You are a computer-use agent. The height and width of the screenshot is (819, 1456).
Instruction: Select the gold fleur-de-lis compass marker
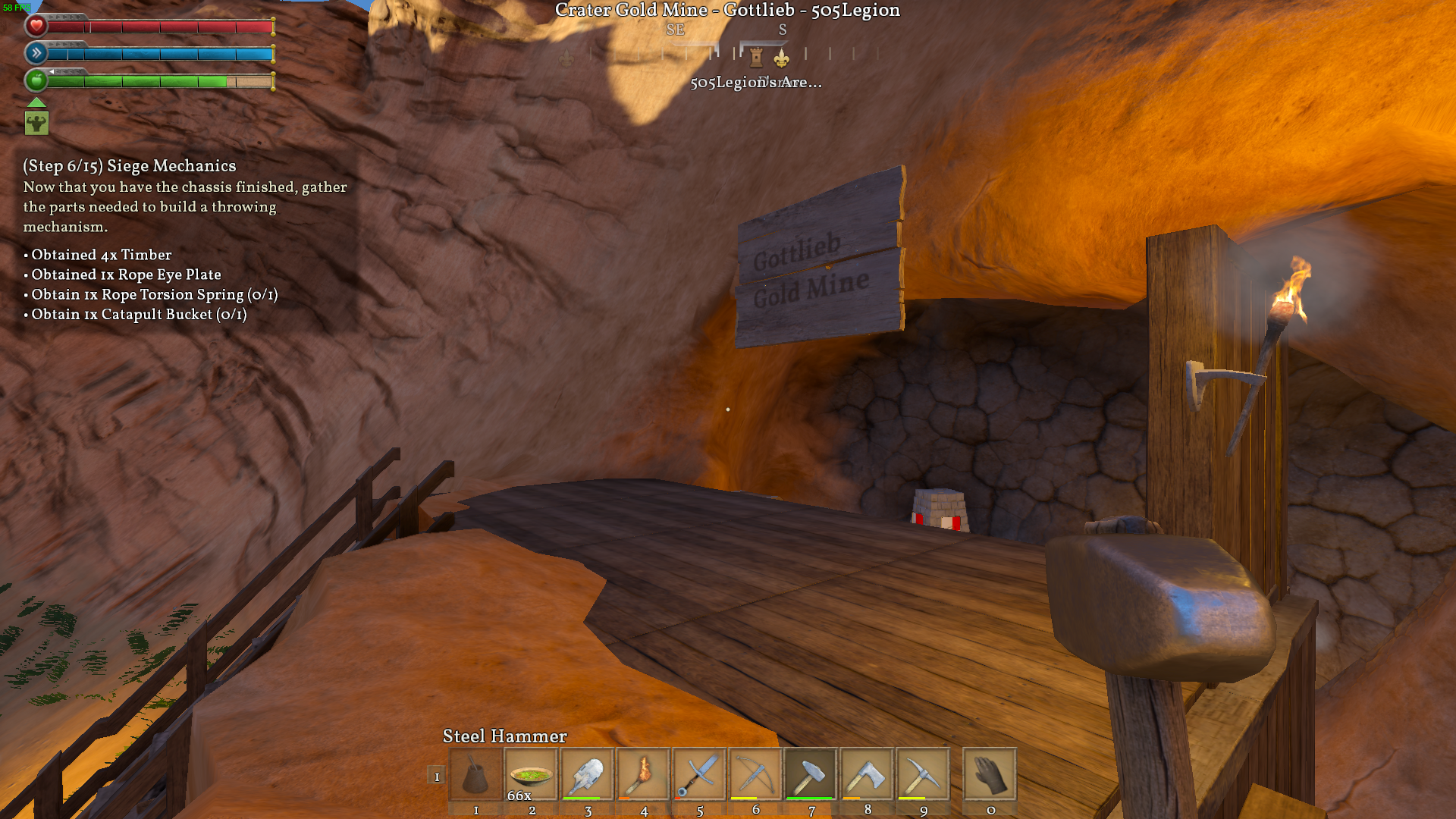[781, 58]
